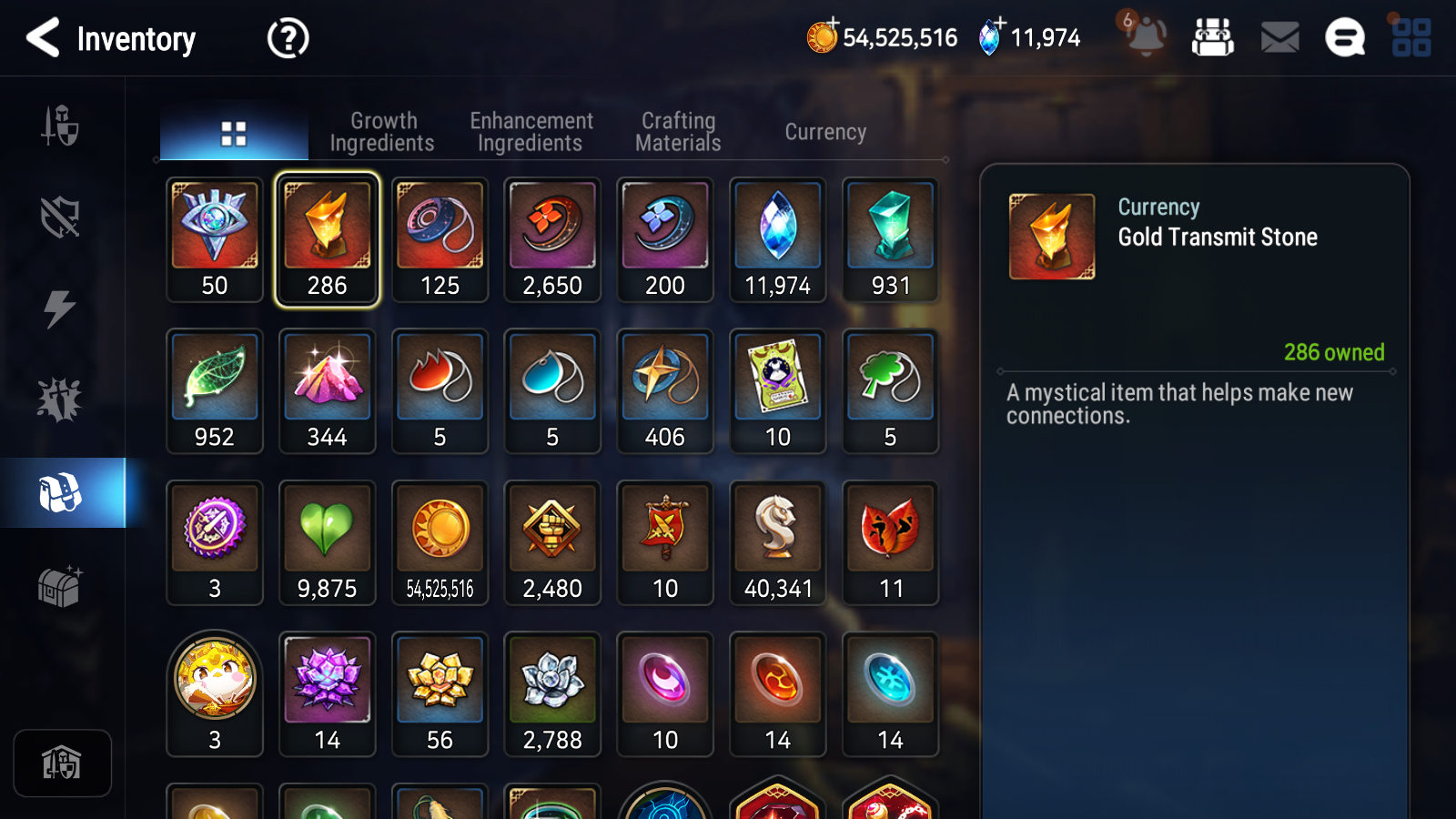Image resolution: width=1456 pixels, height=819 pixels.
Task: Open the treasure chest category in sidebar
Action: point(62,587)
